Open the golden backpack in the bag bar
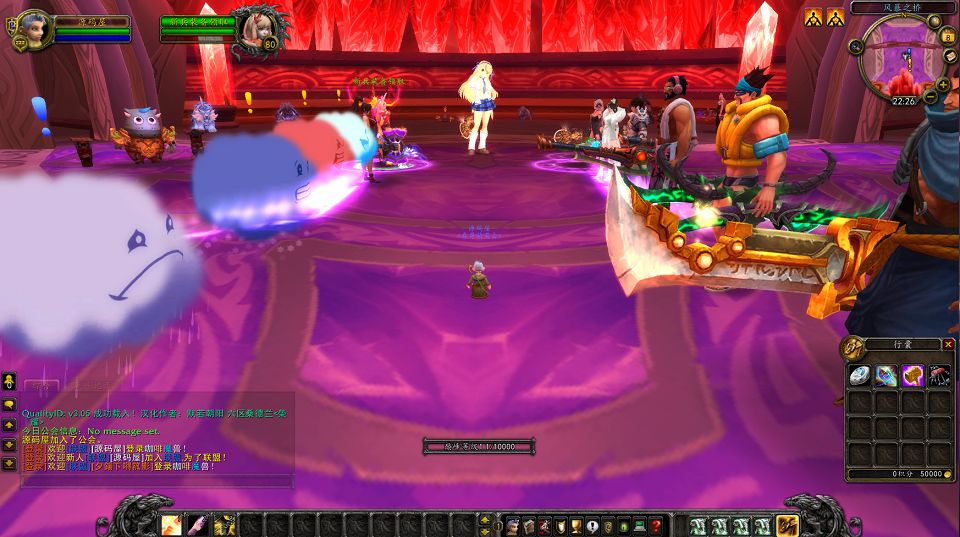Viewport: 960px width, 537px height. point(788,524)
